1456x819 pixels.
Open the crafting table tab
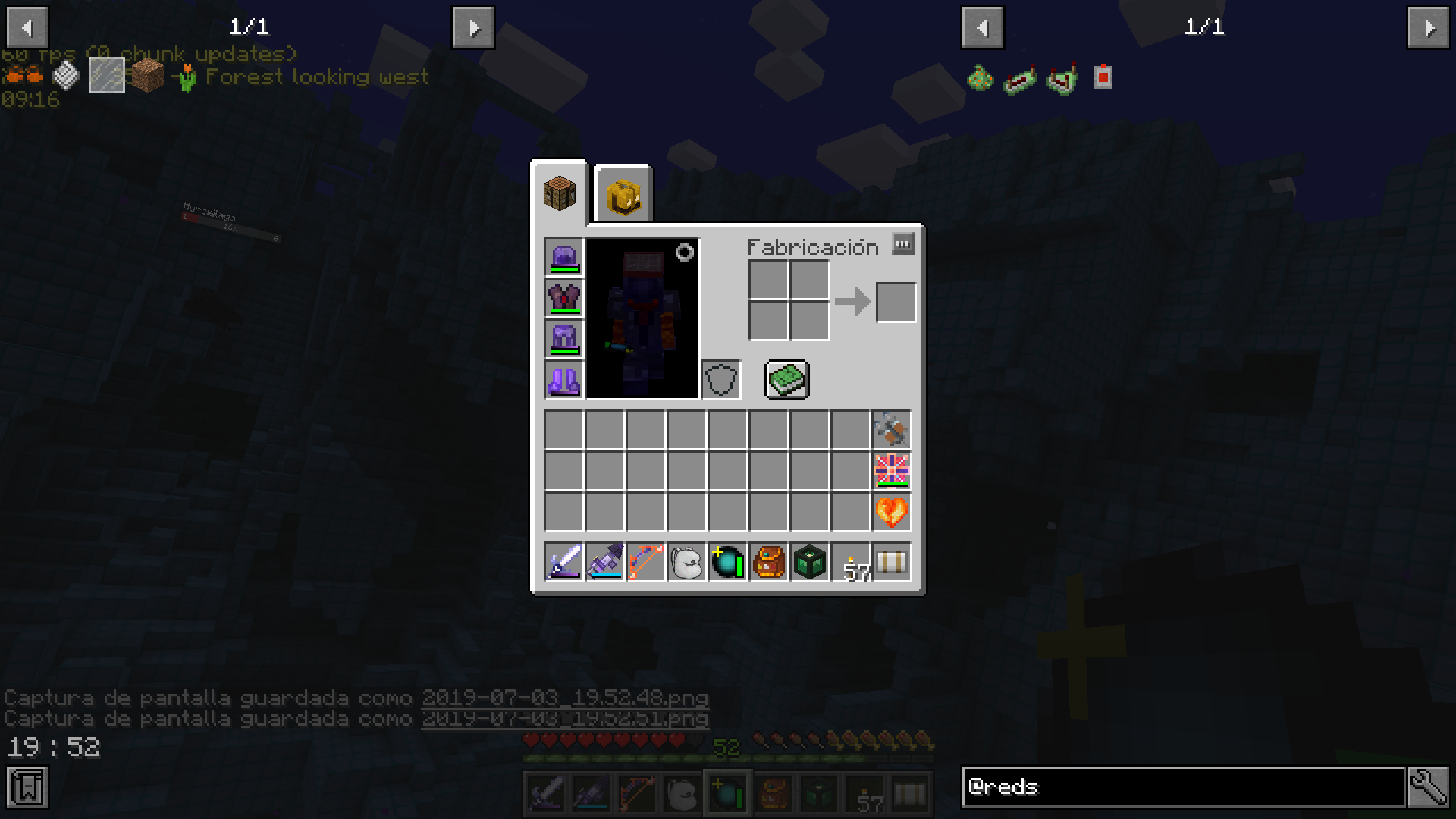(x=560, y=193)
